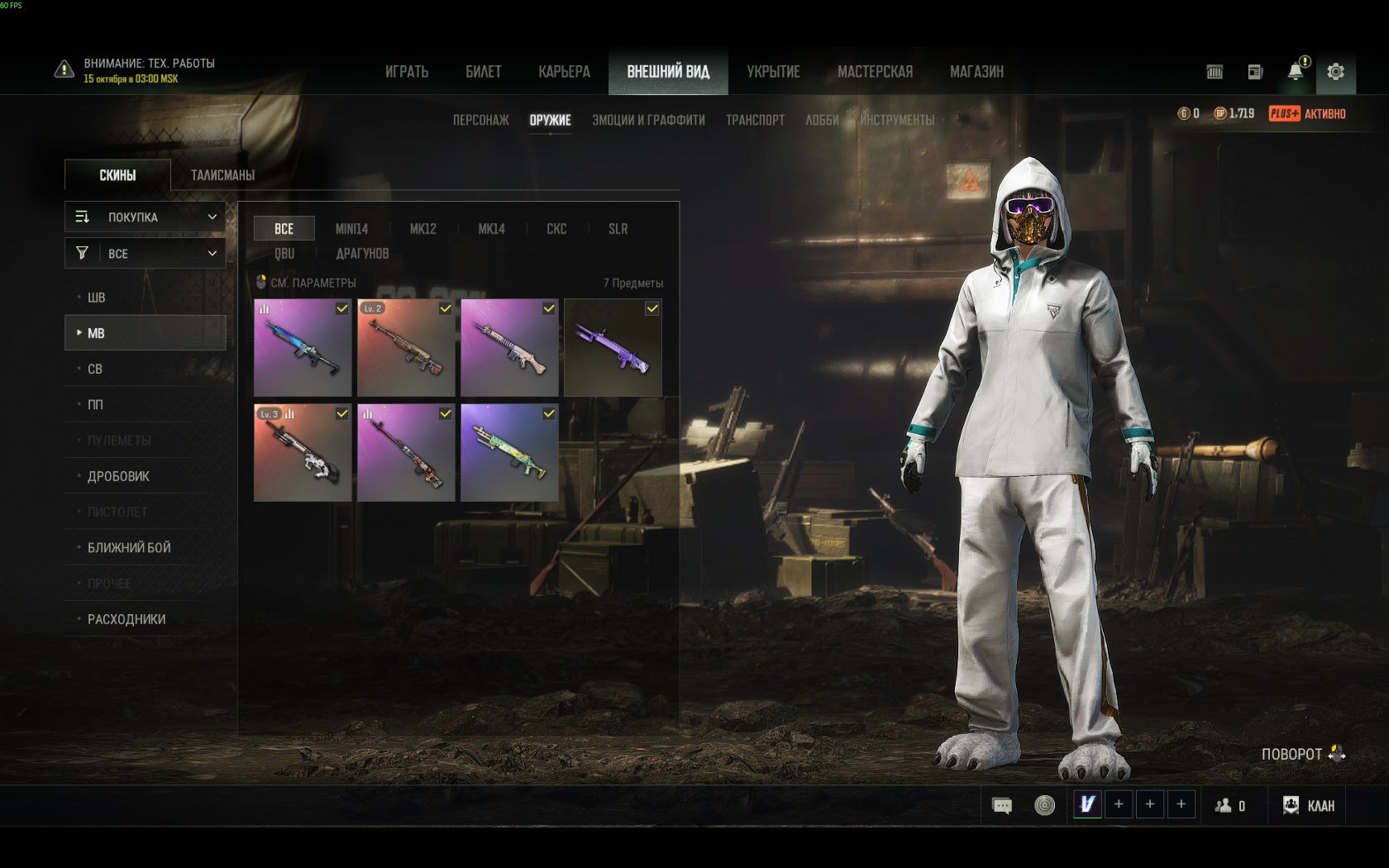The width and height of the screenshot is (1389, 868).
Task: Open the ИГРАТЬ main menu
Action: coord(407,72)
